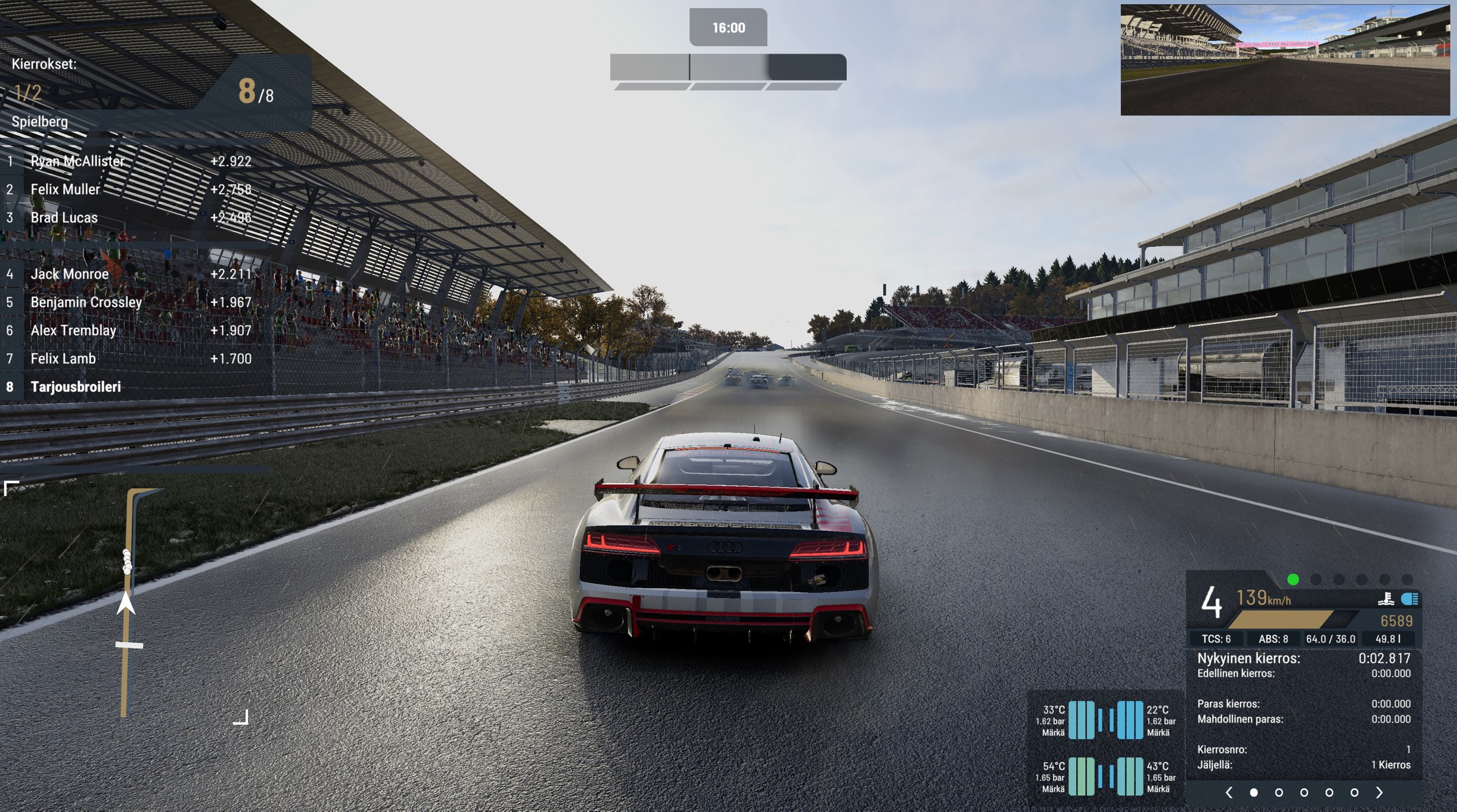The image size is (1457, 812).
Task: Select the filled active page dot
Action: (x=1254, y=792)
